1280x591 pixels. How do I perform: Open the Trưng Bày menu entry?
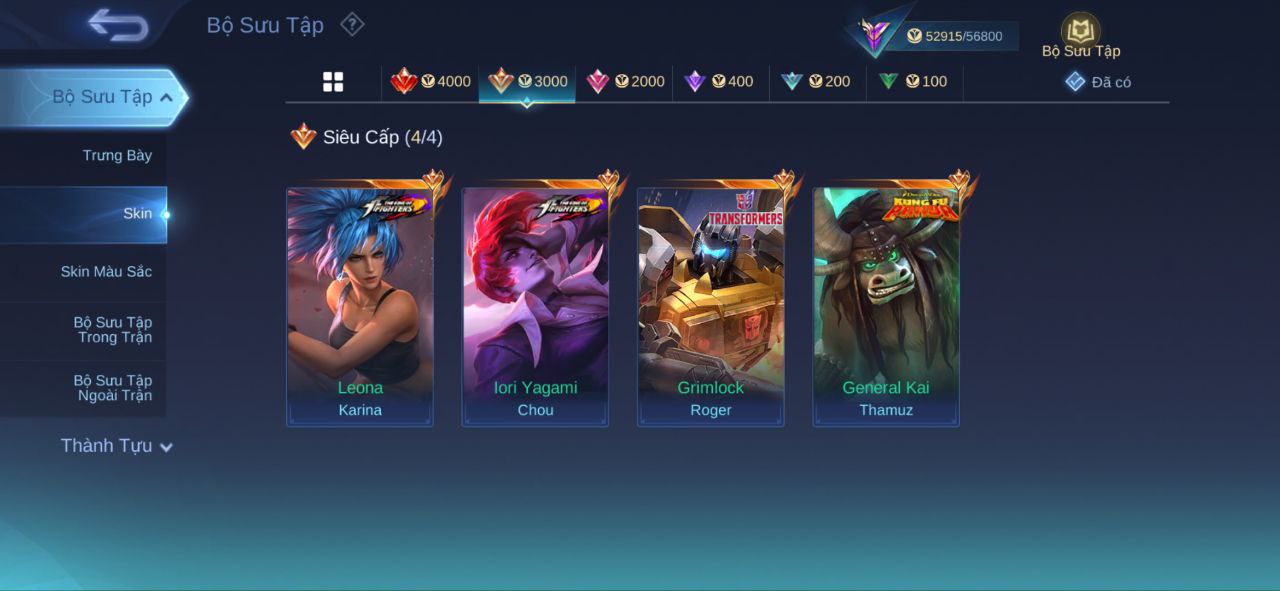tap(117, 155)
